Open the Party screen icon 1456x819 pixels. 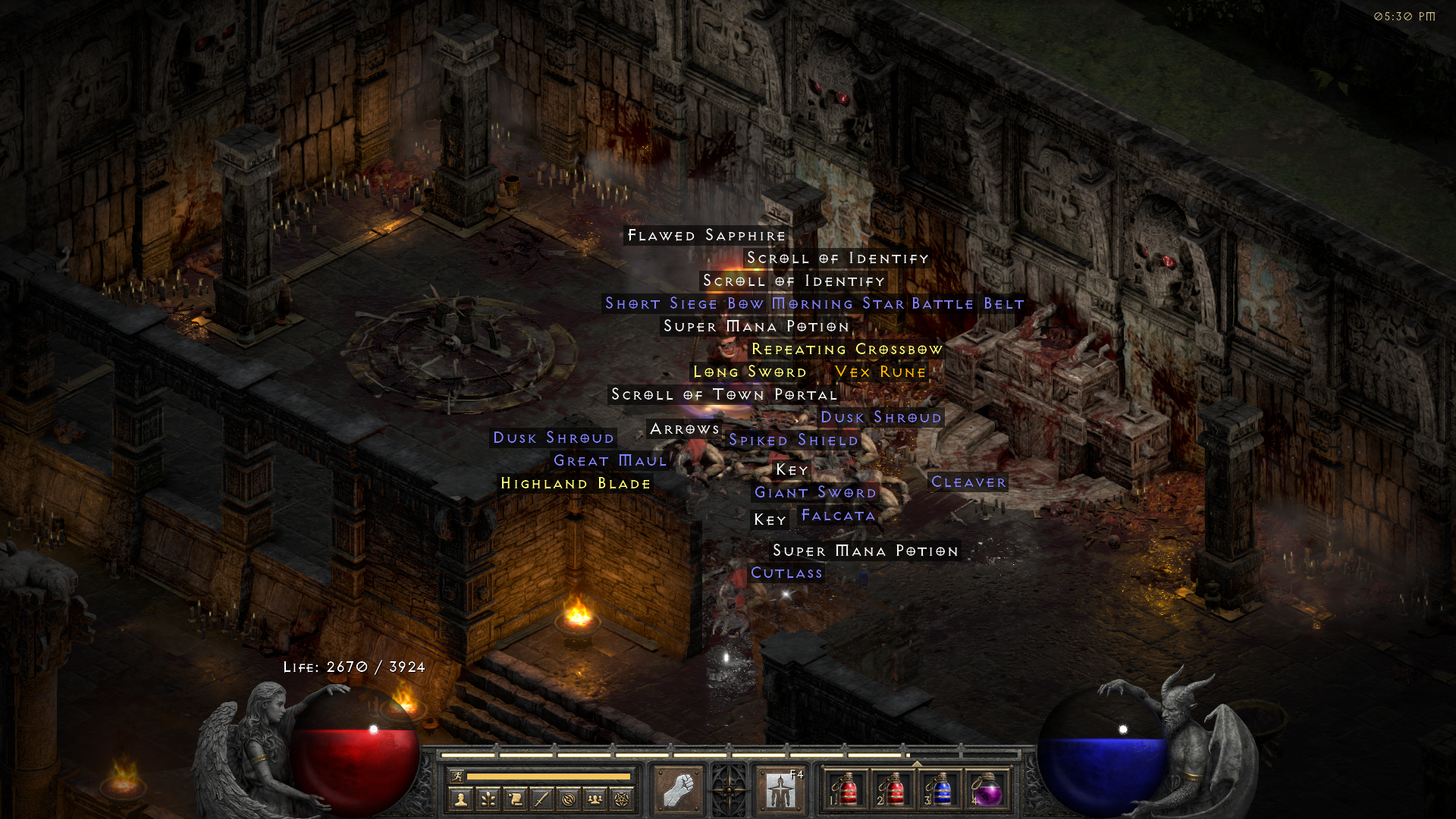[x=595, y=799]
